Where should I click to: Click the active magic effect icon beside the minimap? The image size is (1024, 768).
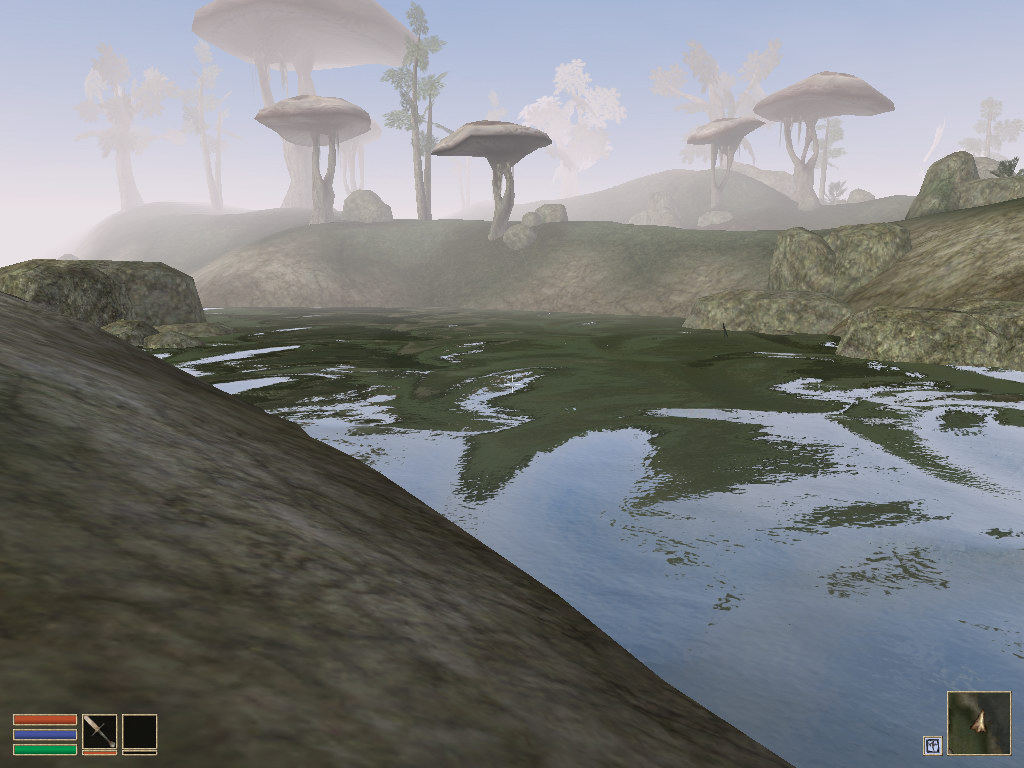click(x=932, y=744)
